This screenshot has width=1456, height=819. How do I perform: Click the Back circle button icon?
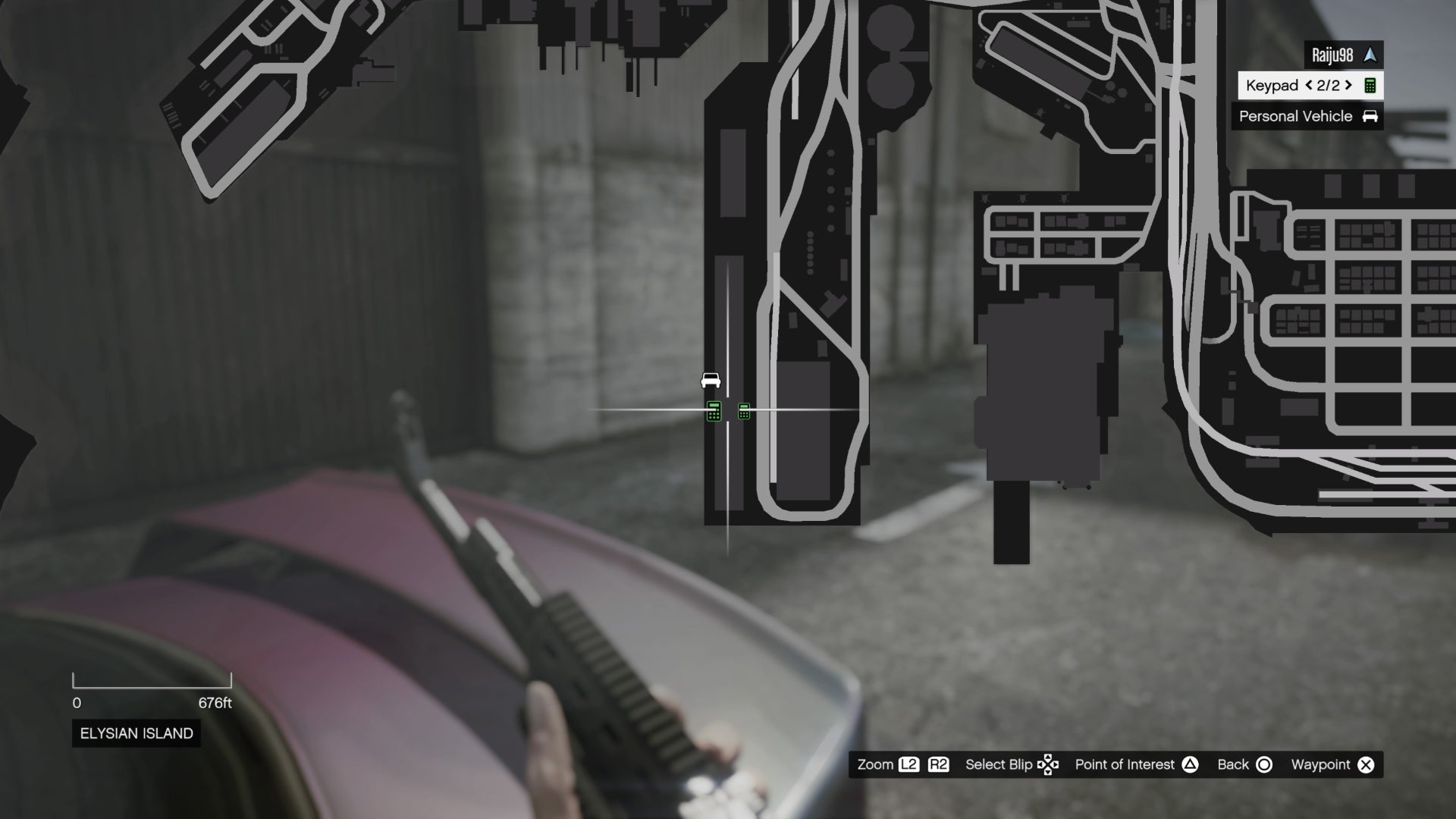click(1264, 764)
